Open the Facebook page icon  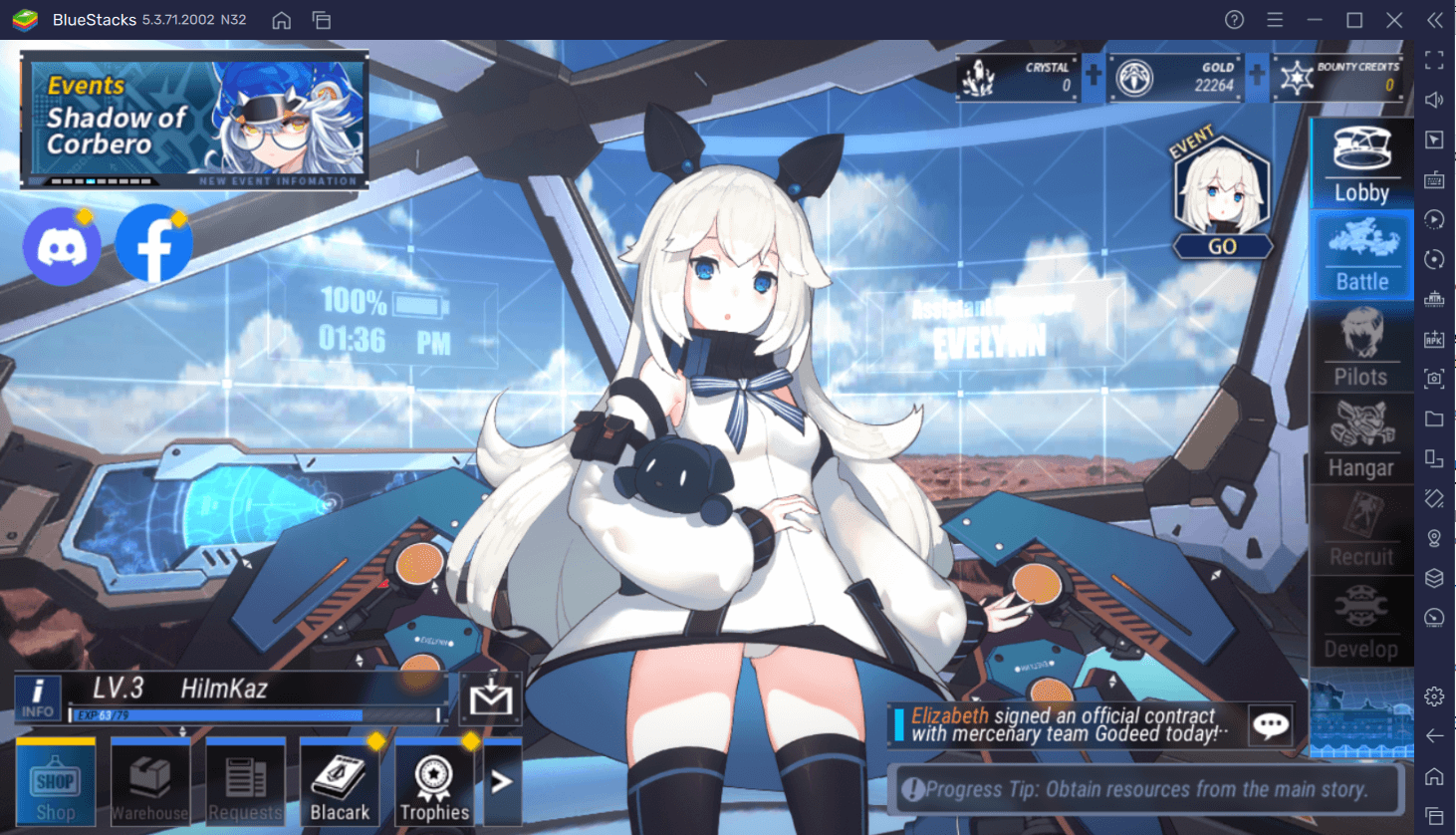click(151, 244)
